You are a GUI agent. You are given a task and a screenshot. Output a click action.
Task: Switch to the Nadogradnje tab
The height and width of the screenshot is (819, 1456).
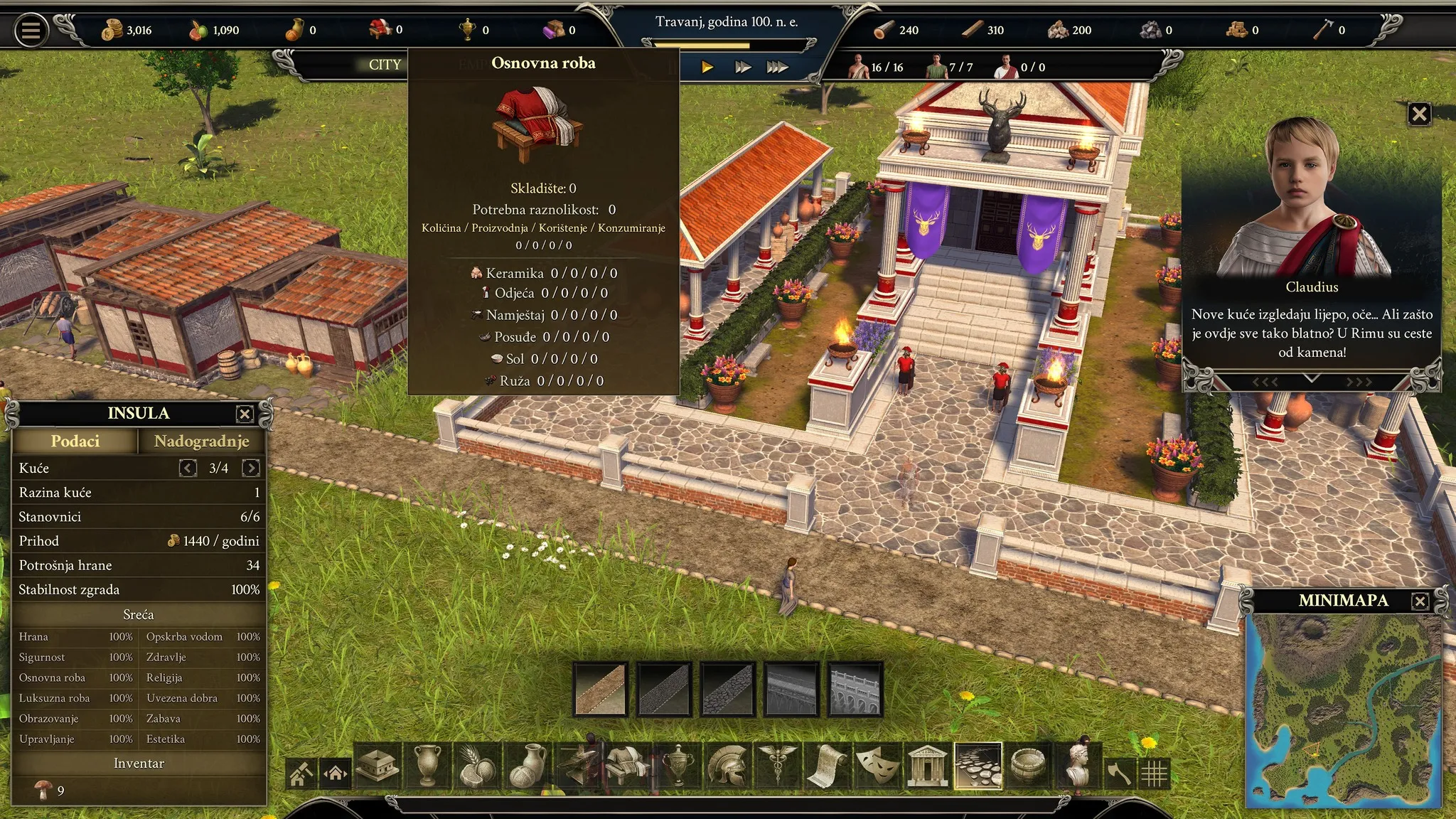pos(201,441)
